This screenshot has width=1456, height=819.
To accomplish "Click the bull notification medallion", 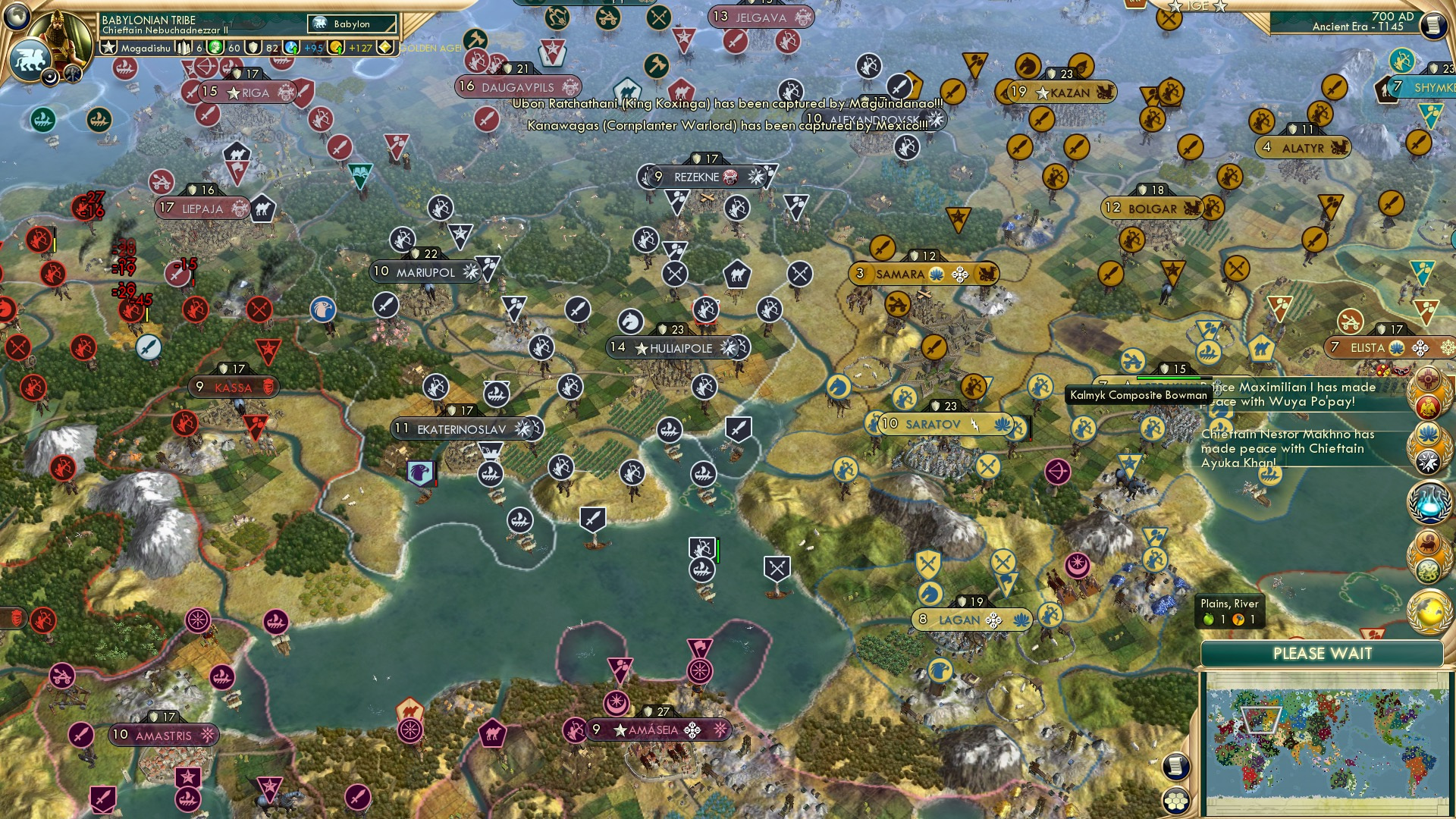I will coord(1429,541).
